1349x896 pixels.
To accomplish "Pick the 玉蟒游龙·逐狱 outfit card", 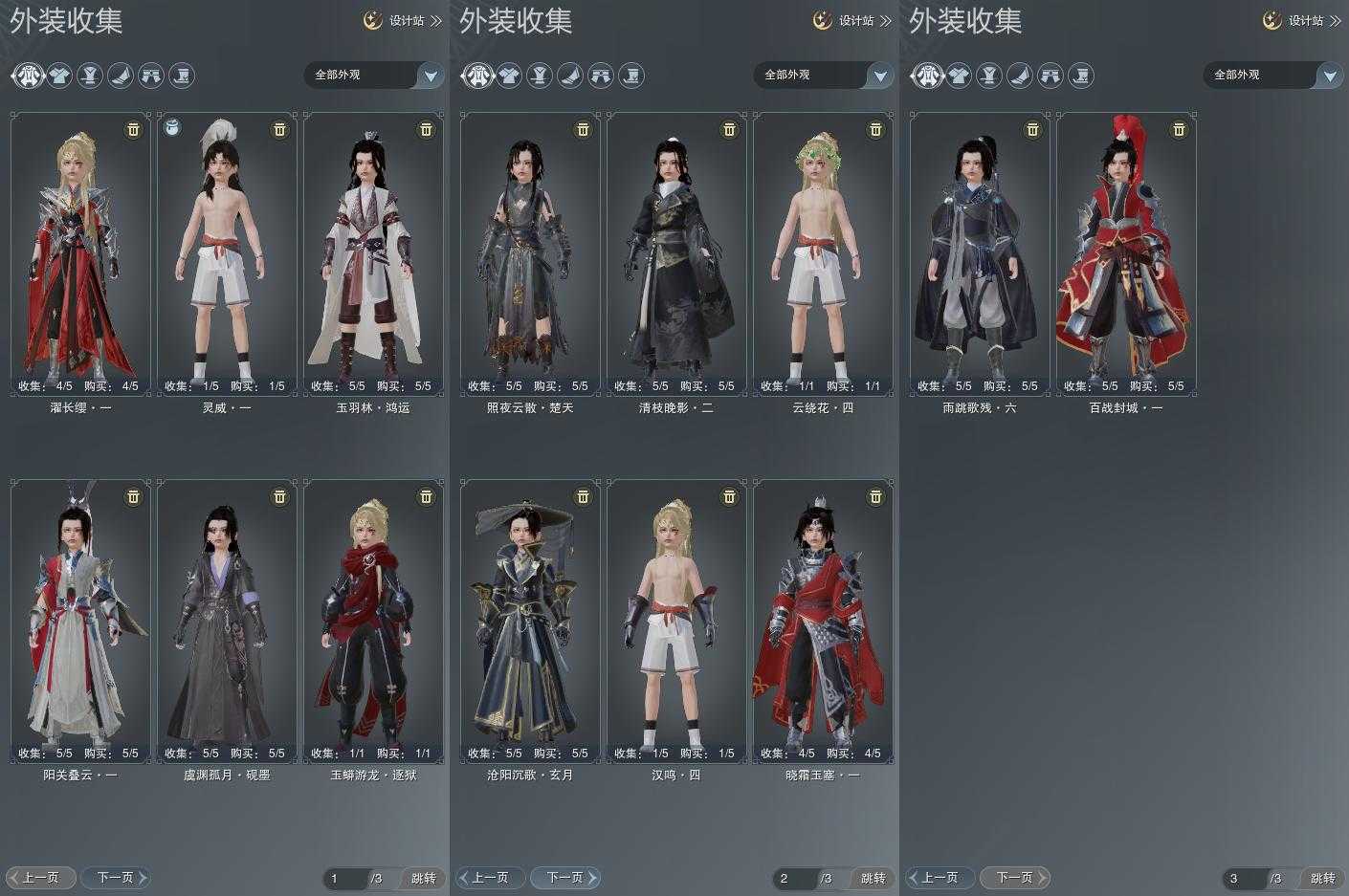I will coord(373,621).
